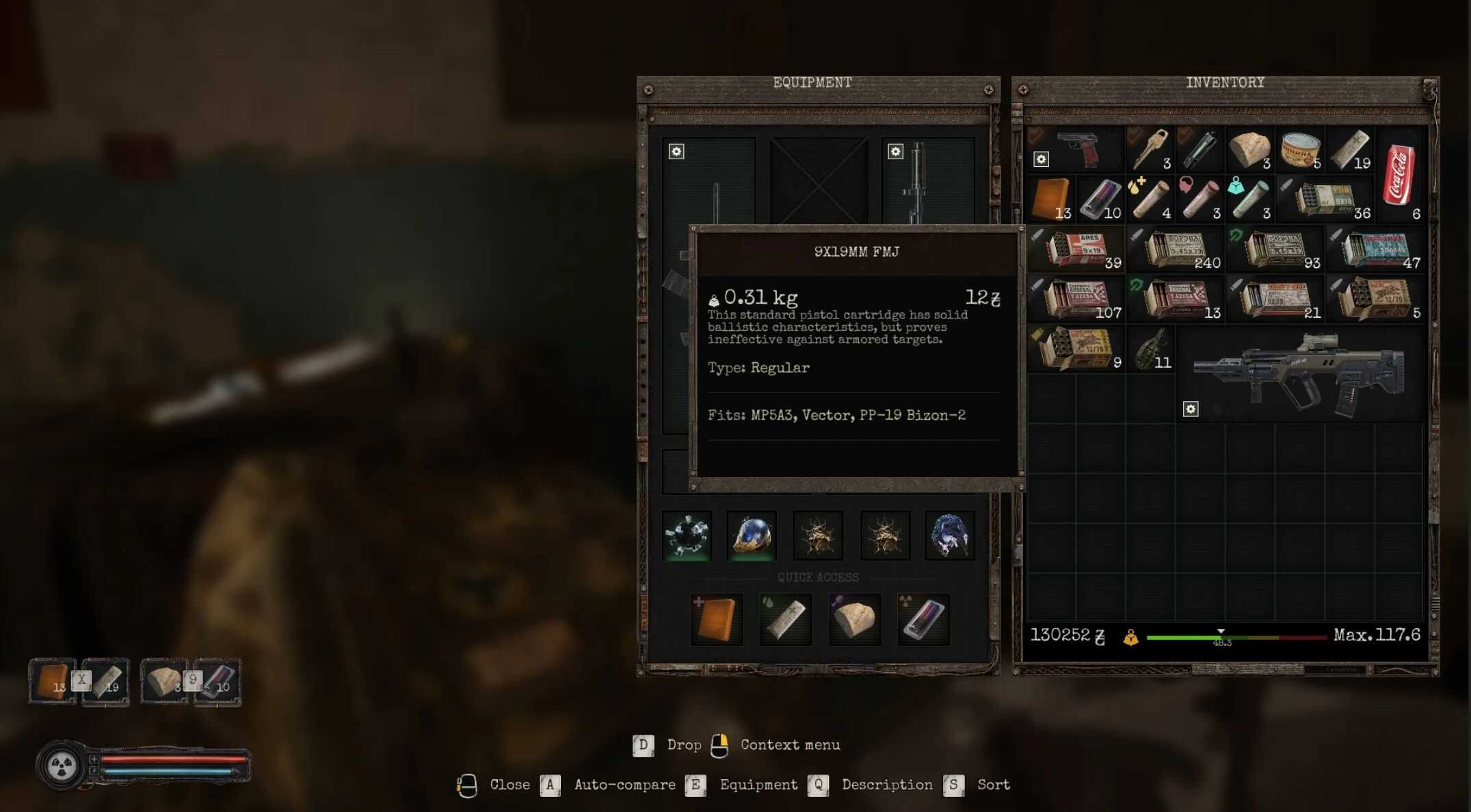Click the ammo stack of 240 rounds
The height and width of the screenshot is (812, 1471).
[x=1176, y=249]
